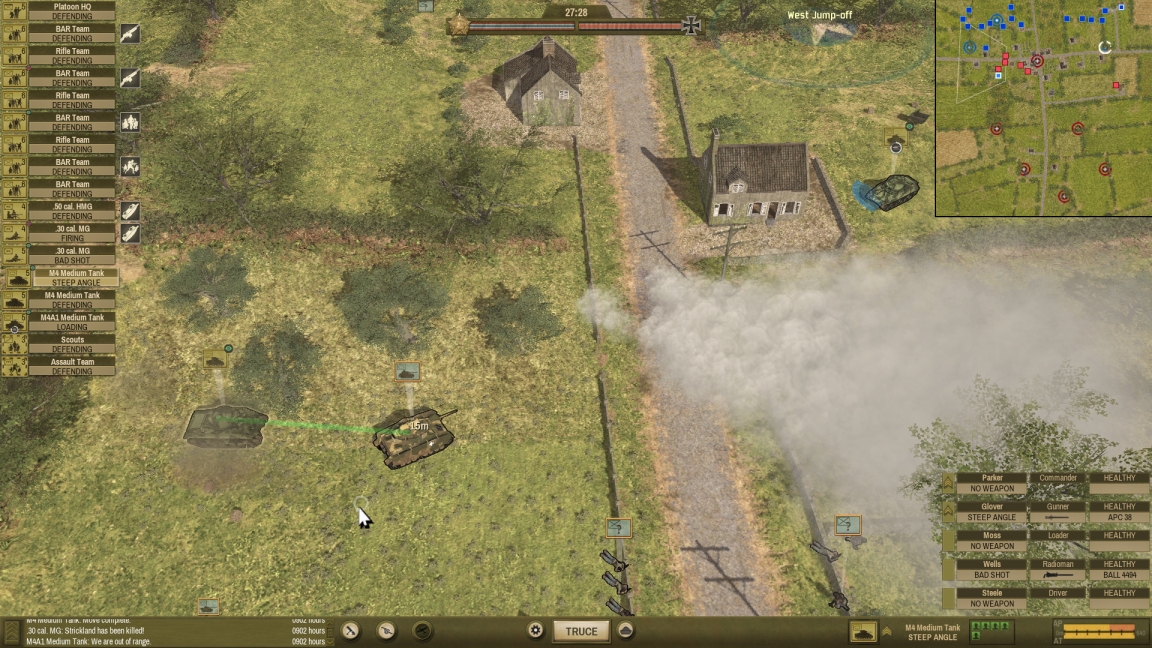Select the M4A1 Medium Tank row
1152x648 pixels.
pyautogui.click(x=71, y=322)
